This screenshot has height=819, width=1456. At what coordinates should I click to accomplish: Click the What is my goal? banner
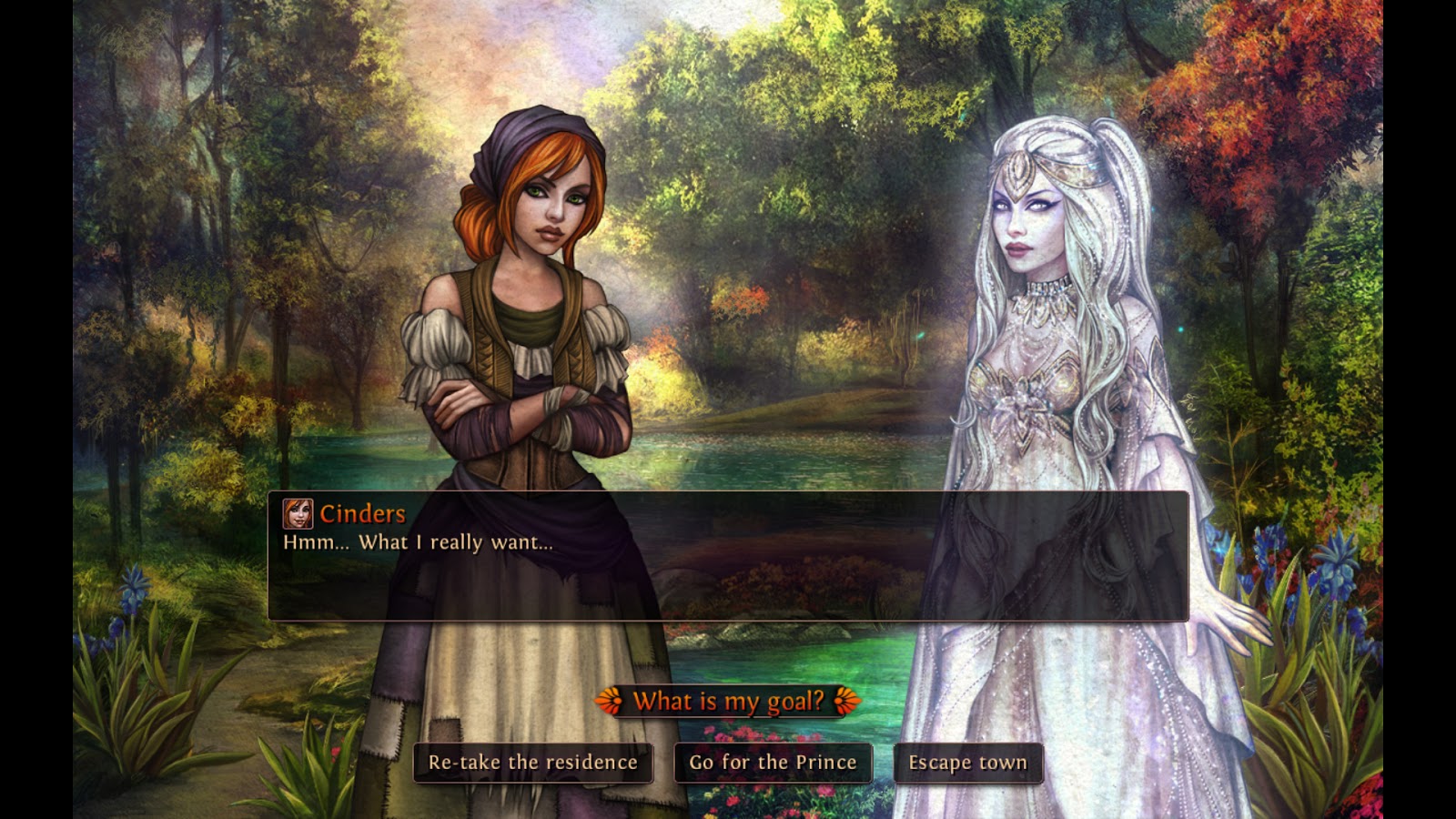pos(728,702)
